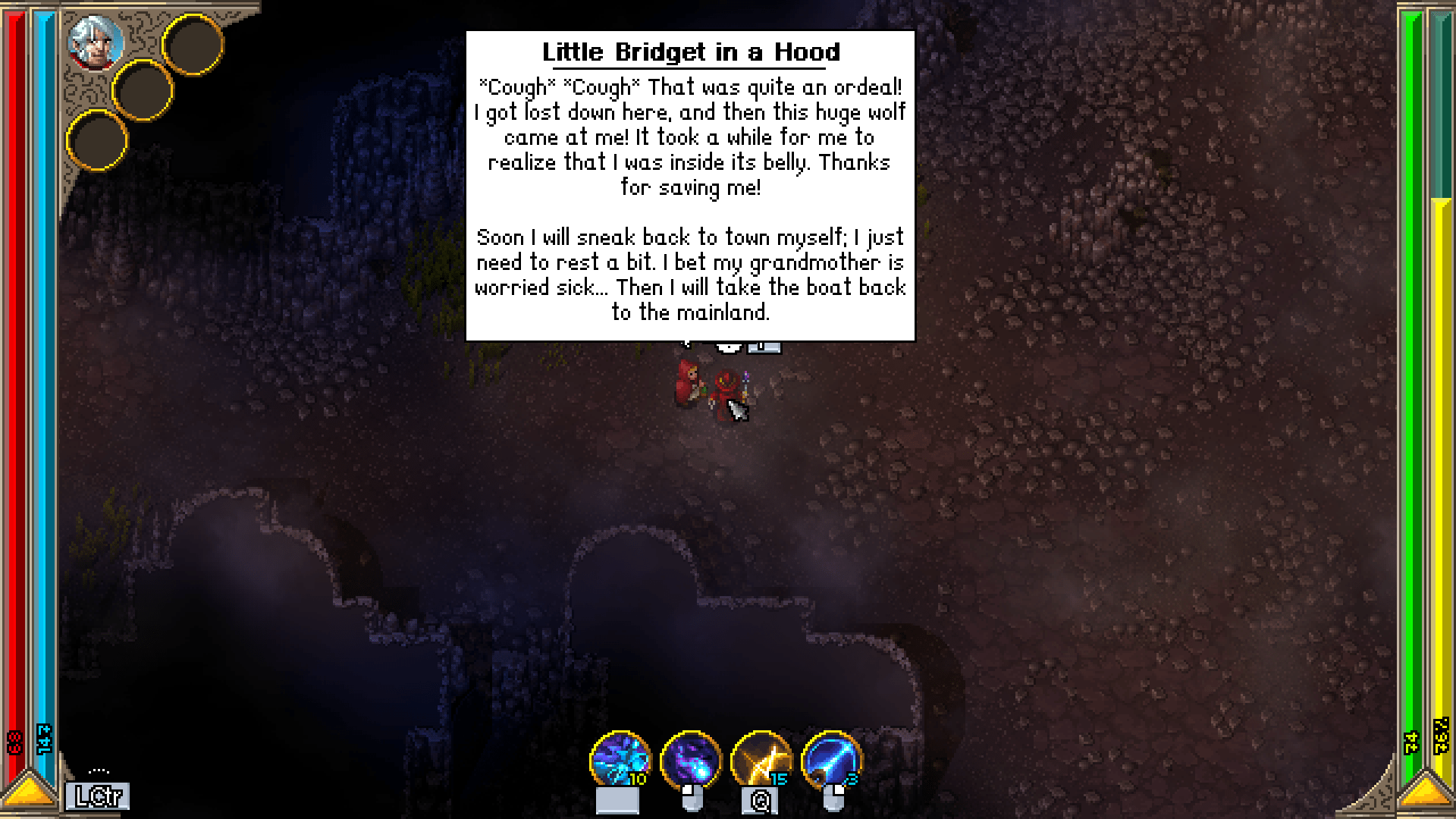The width and height of the screenshot is (1456, 819).
Task: Trigger the golden crossed slash skill
Action: [x=761, y=759]
